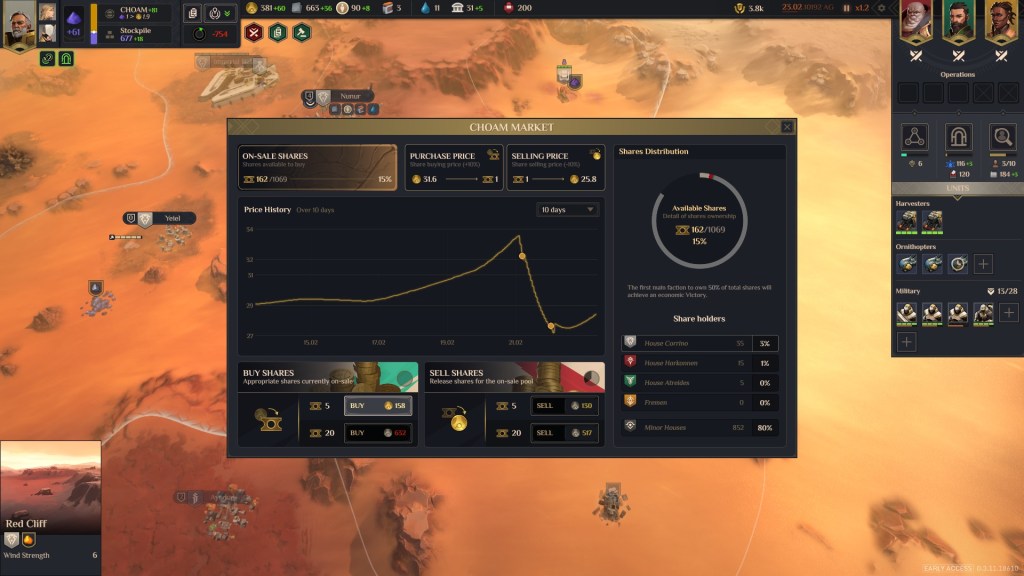Viewport: 1024px width, 576px height.
Task: Select the first harvester unit icon
Action: click(907, 221)
